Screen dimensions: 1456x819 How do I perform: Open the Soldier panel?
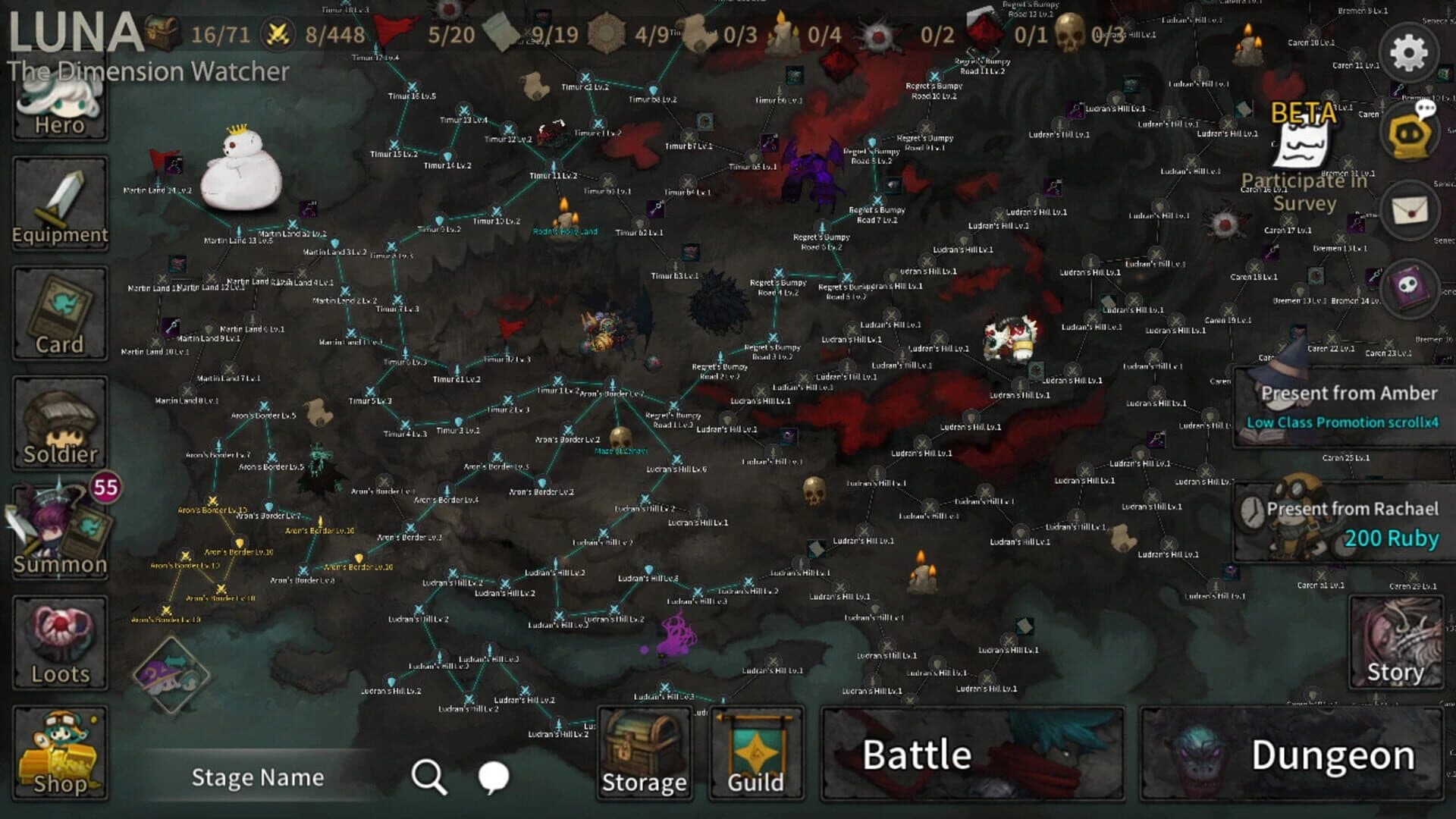(59, 422)
